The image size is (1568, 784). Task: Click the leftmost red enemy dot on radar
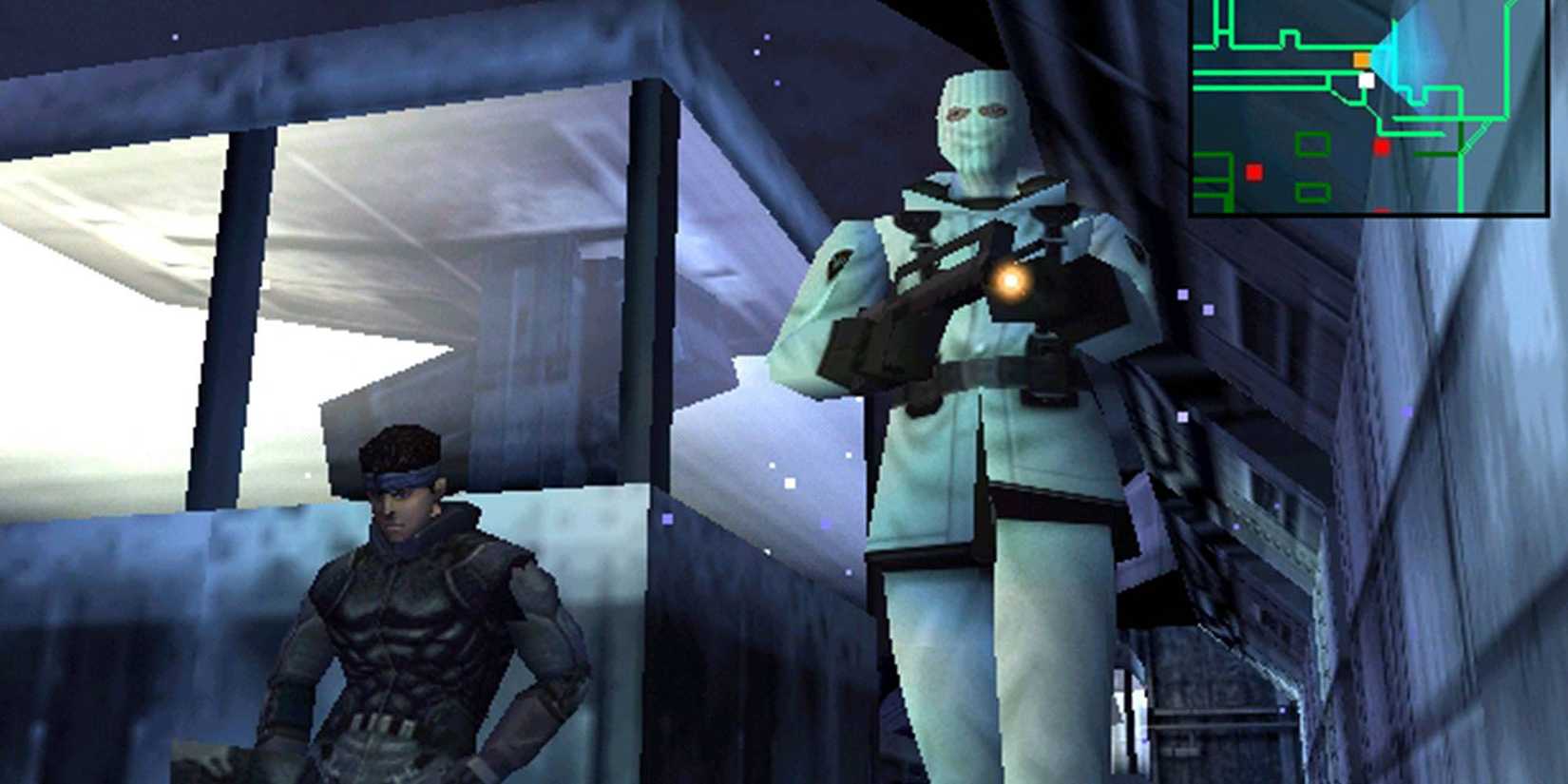click(1253, 171)
